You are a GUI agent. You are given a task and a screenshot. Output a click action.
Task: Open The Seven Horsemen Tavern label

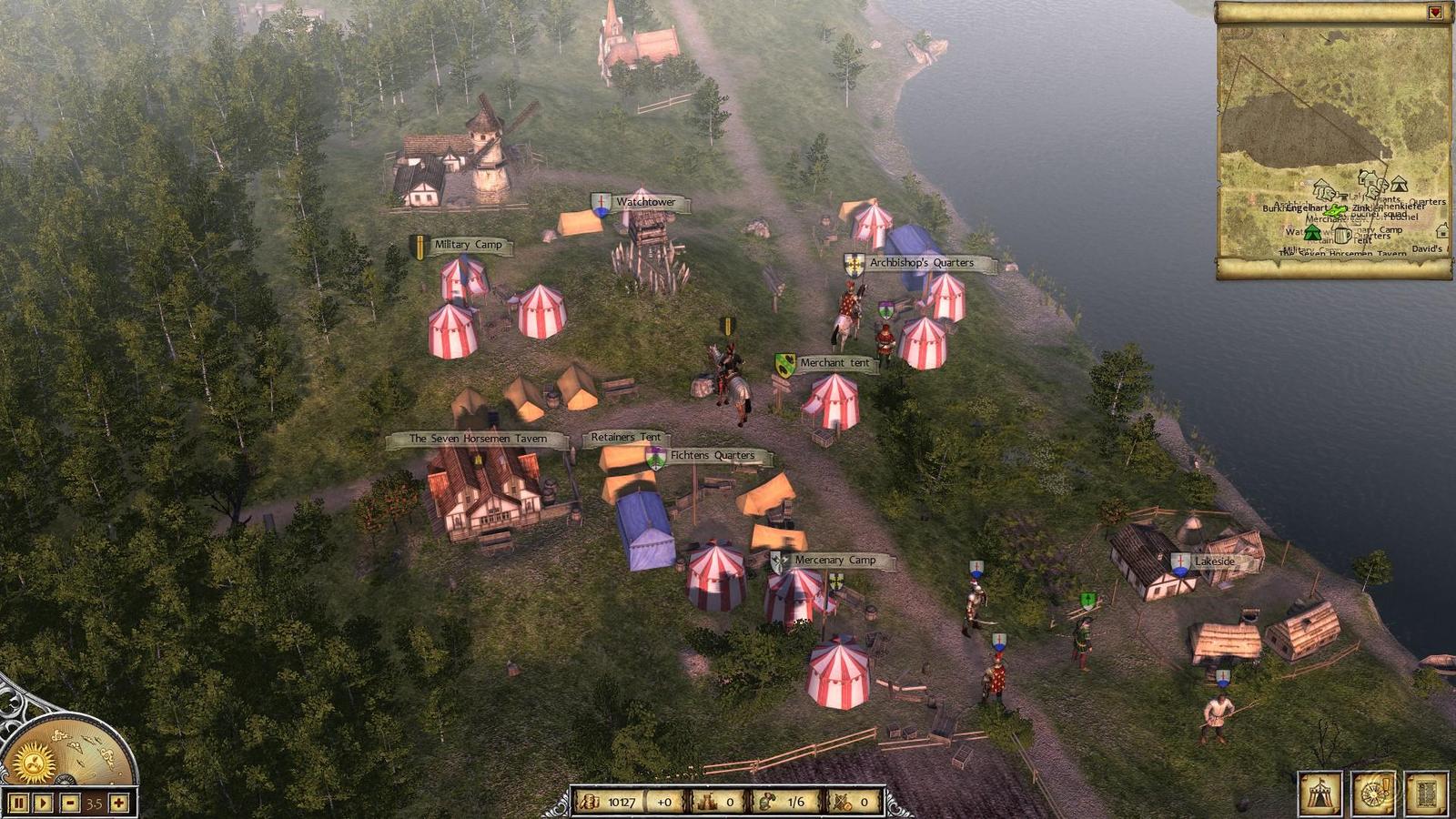pos(478,439)
